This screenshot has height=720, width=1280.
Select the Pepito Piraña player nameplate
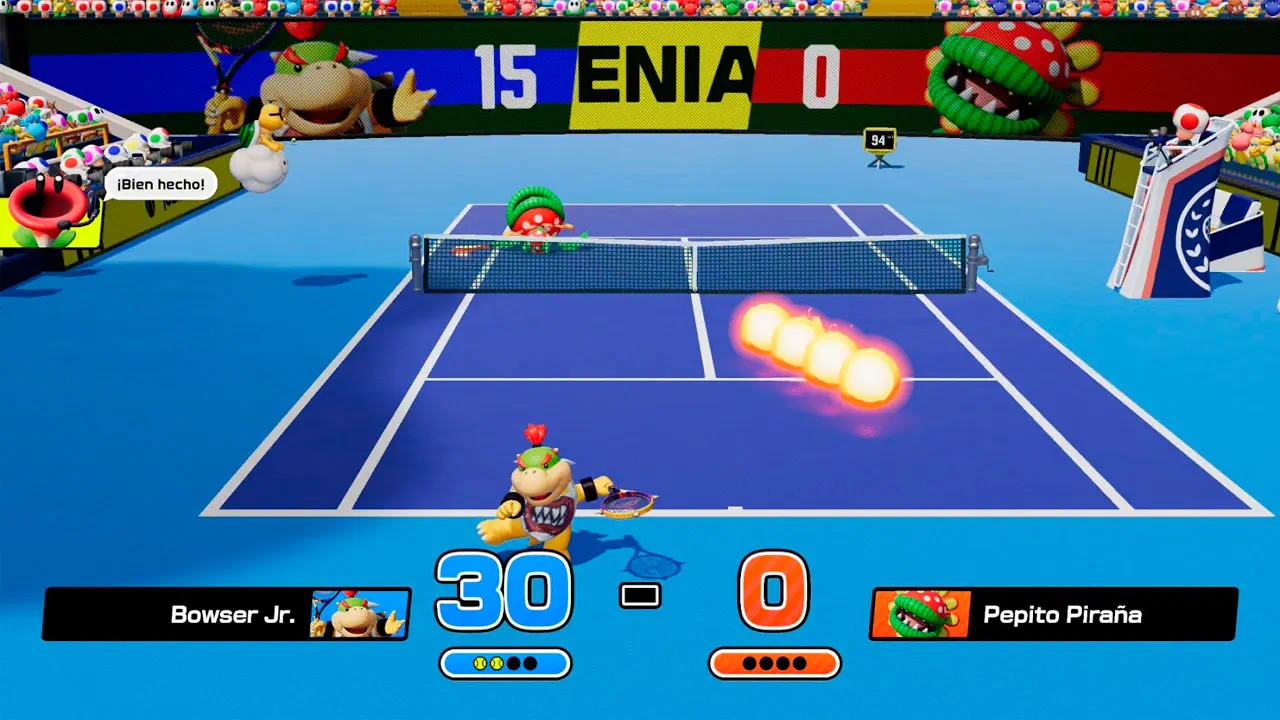tap(1053, 614)
